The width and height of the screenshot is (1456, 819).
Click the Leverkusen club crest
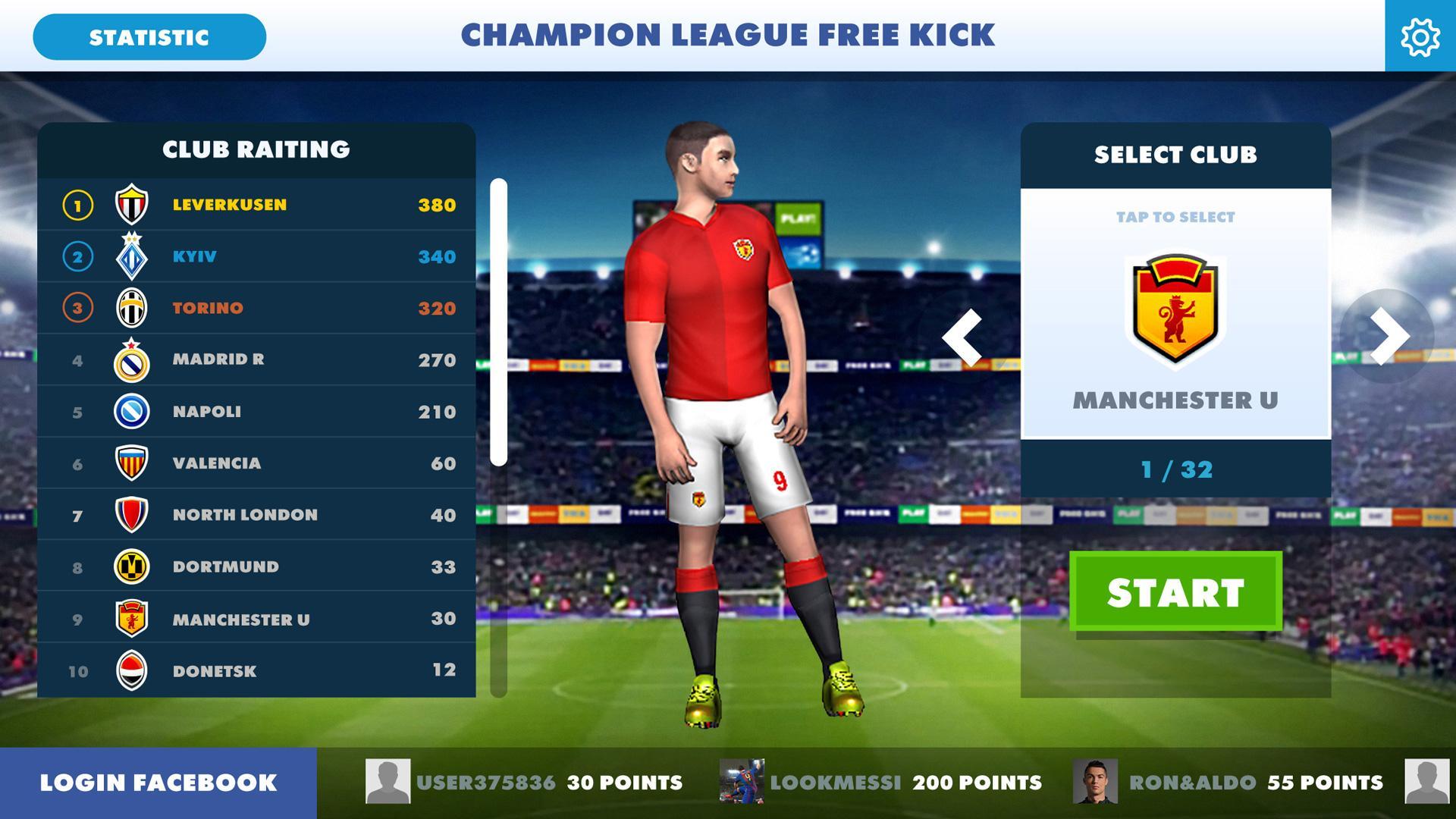pyautogui.click(x=132, y=204)
